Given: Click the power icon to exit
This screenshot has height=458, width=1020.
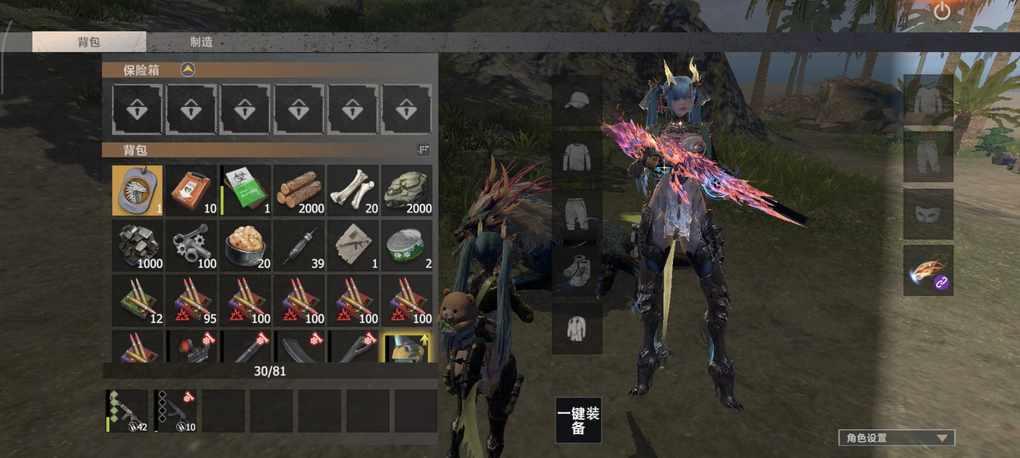Looking at the screenshot, I should (x=942, y=11).
